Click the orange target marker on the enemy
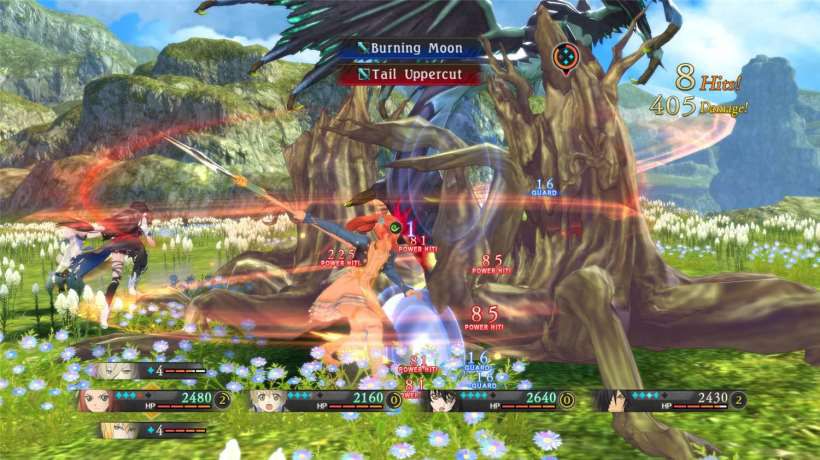This screenshot has width=820, height=460. tap(564, 55)
